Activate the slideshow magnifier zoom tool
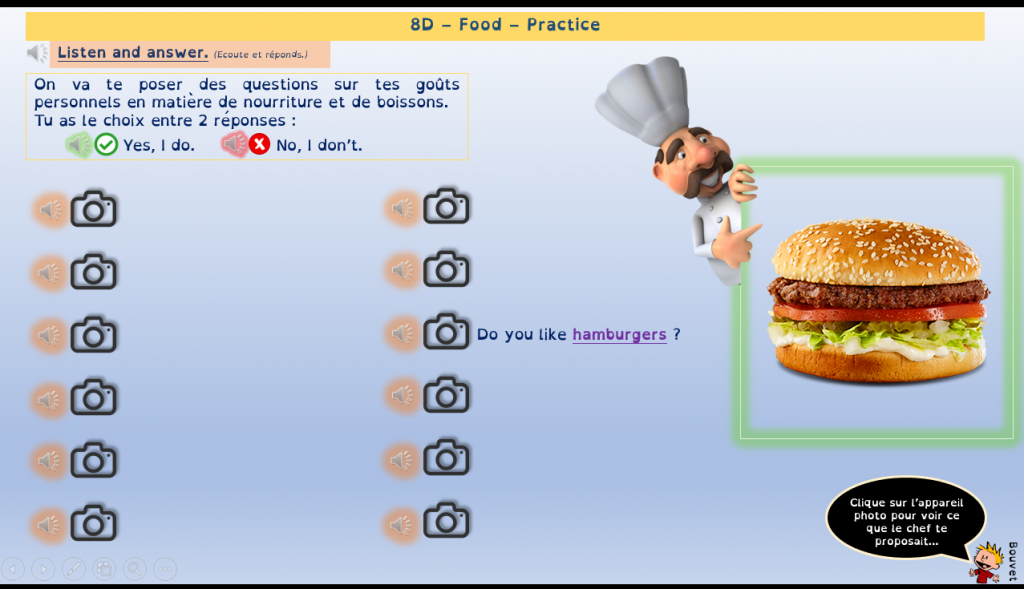The height and width of the screenshot is (589, 1024). pyautogui.click(x=134, y=569)
